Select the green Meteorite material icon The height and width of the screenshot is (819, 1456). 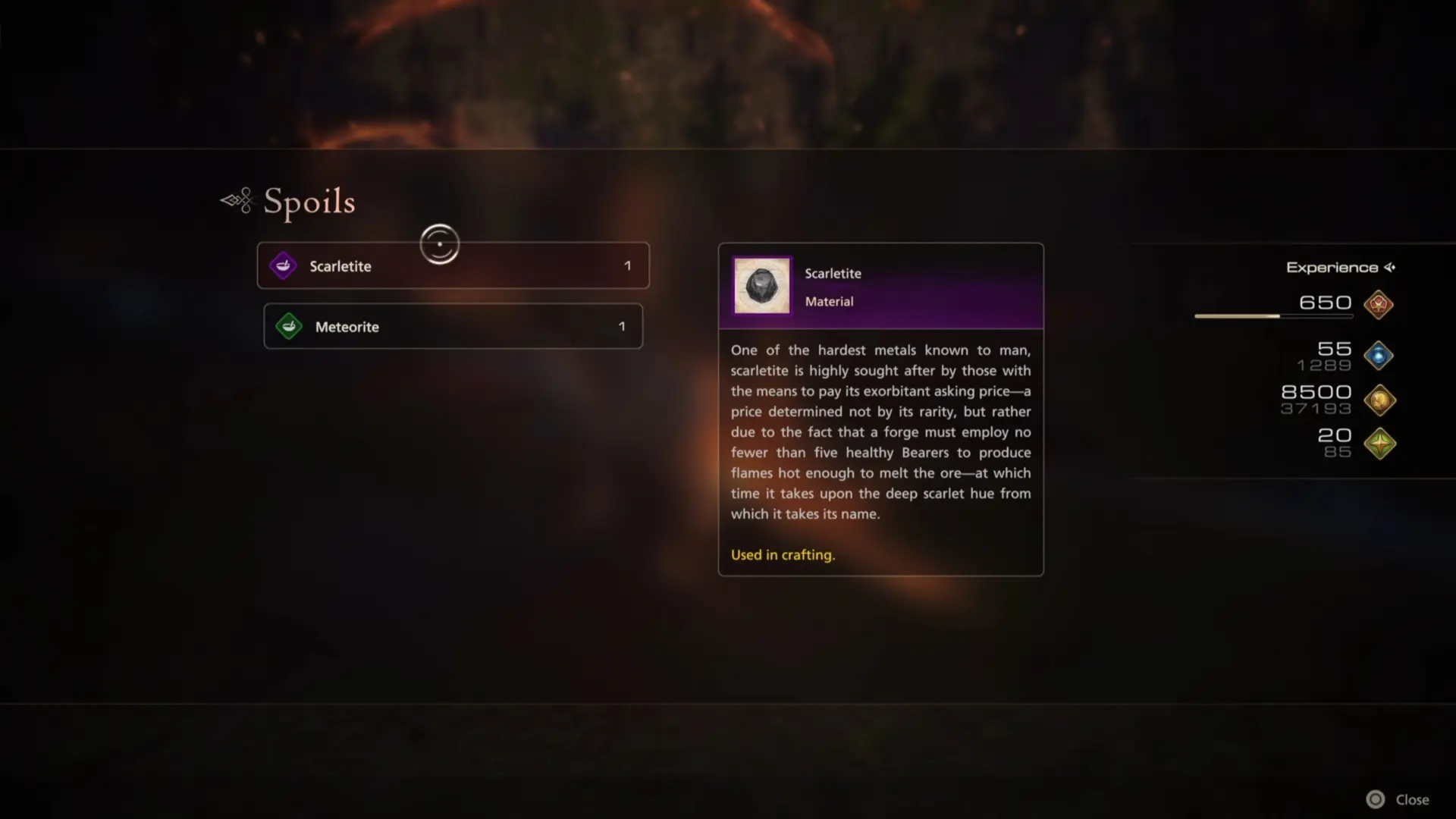[x=288, y=326]
